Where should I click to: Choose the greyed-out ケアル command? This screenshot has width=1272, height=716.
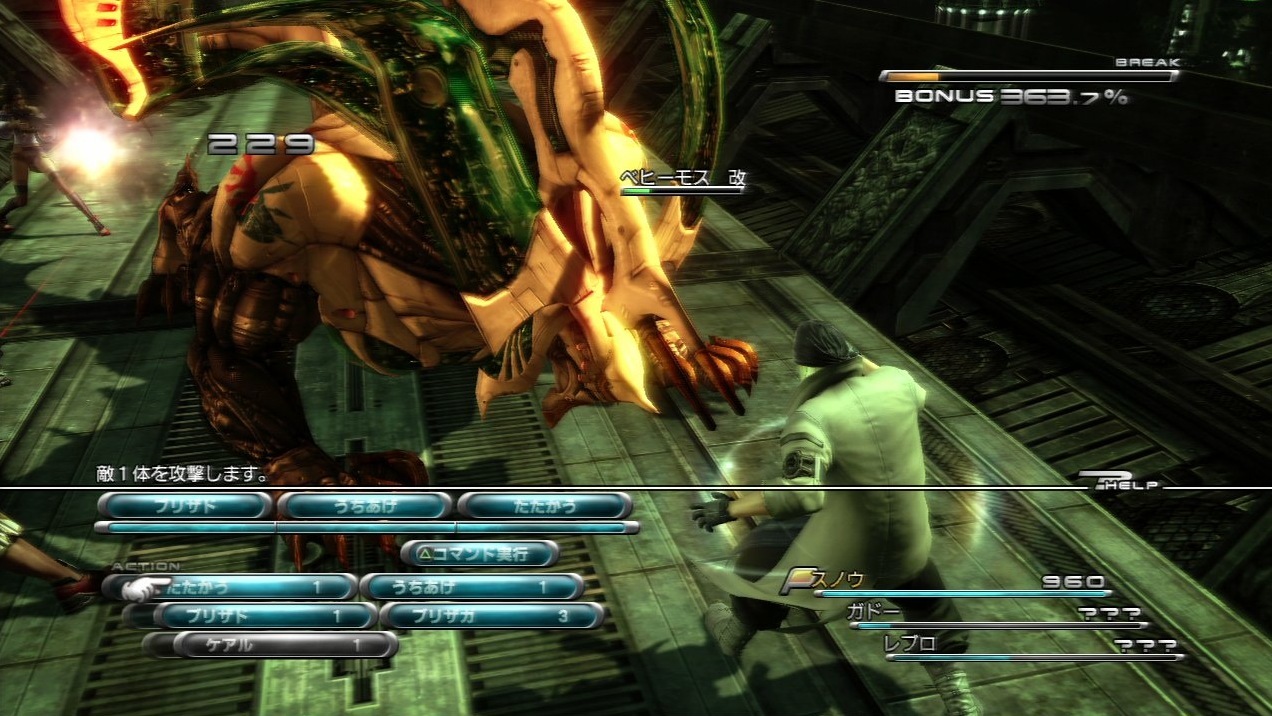click(283, 645)
